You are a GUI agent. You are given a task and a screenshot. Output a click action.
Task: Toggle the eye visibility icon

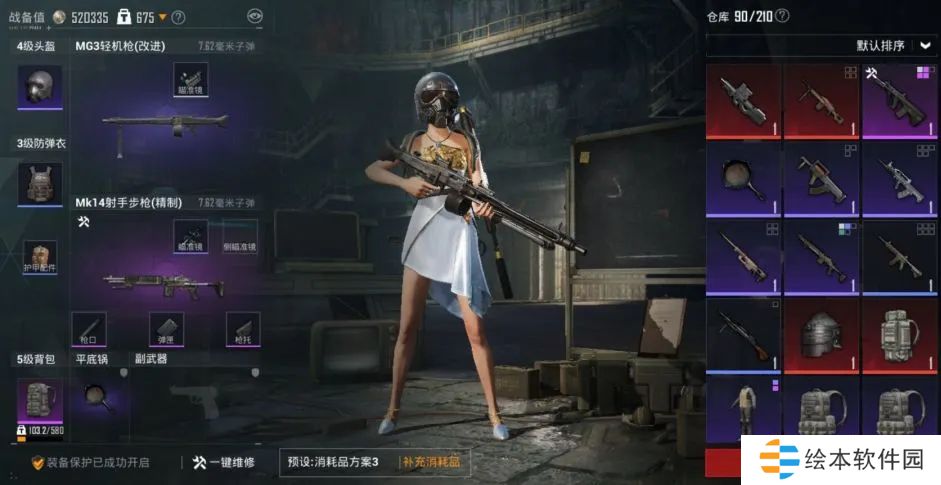click(255, 16)
